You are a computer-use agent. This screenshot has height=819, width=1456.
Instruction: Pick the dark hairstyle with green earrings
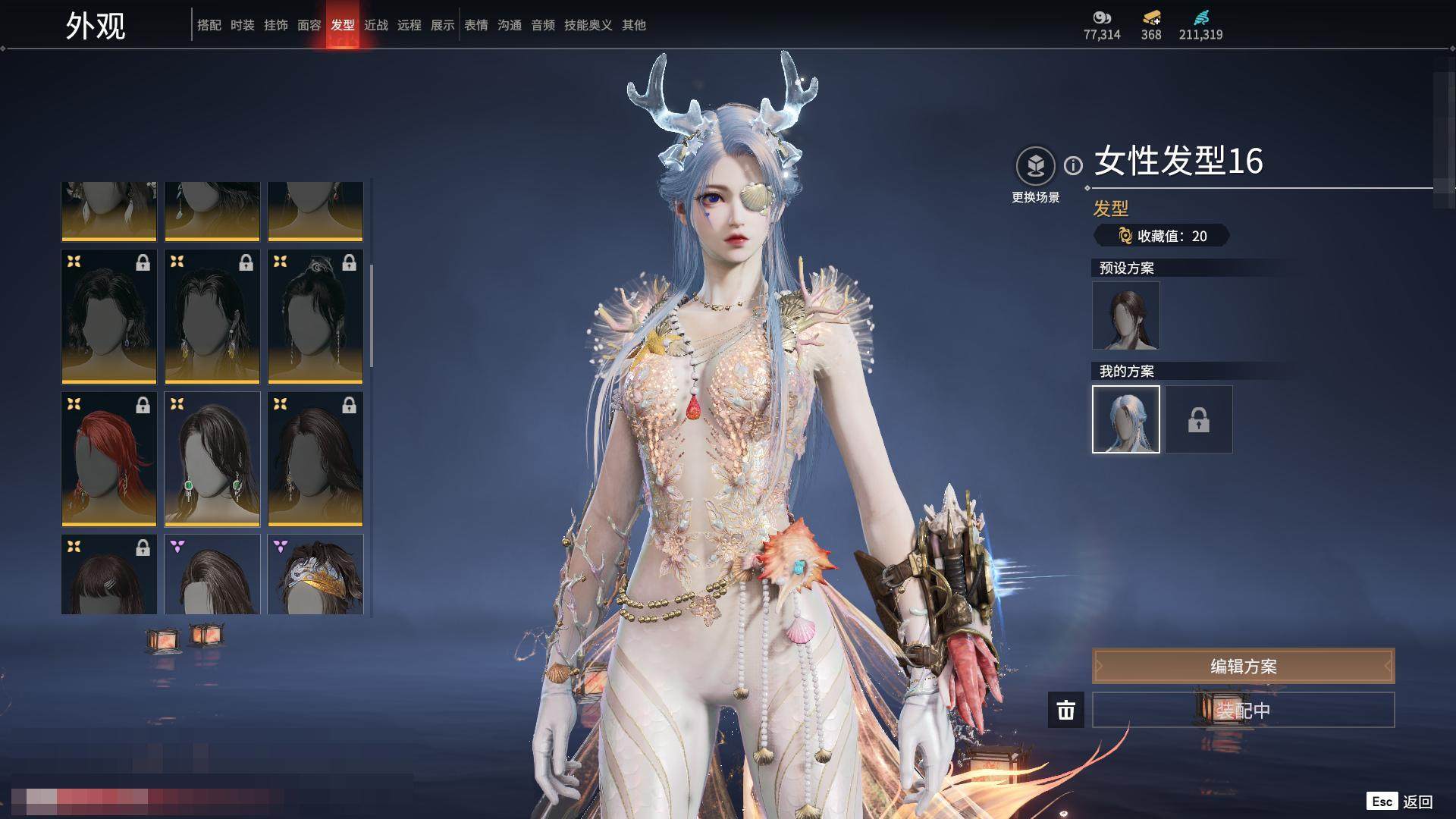coord(212,459)
